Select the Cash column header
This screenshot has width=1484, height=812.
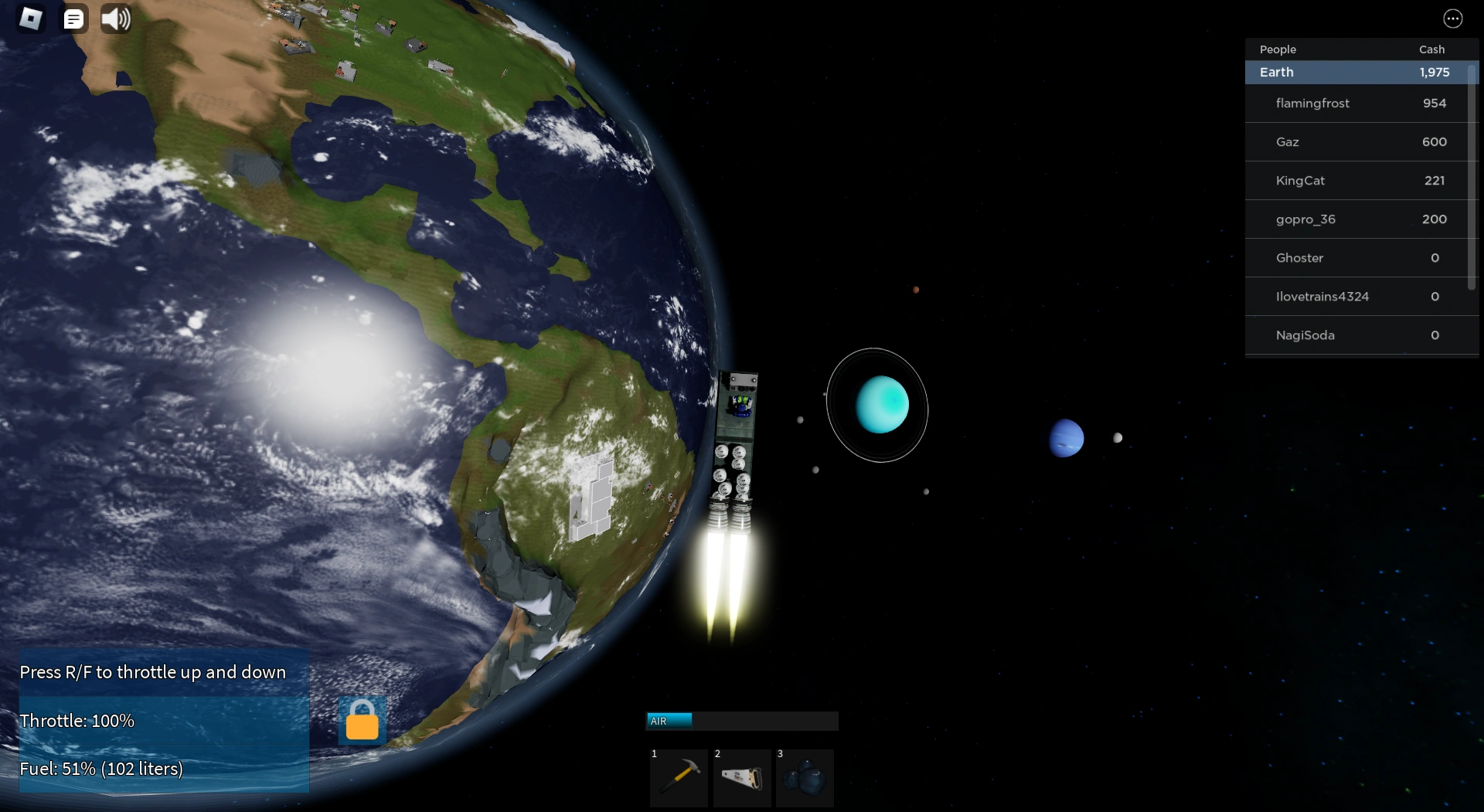coord(1431,49)
